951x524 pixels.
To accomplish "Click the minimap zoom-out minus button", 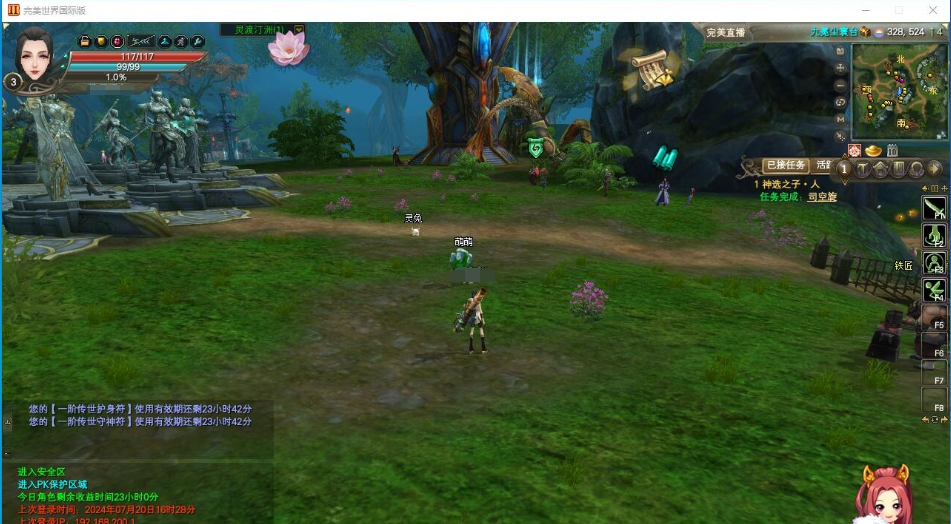I will tap(841, 85).
